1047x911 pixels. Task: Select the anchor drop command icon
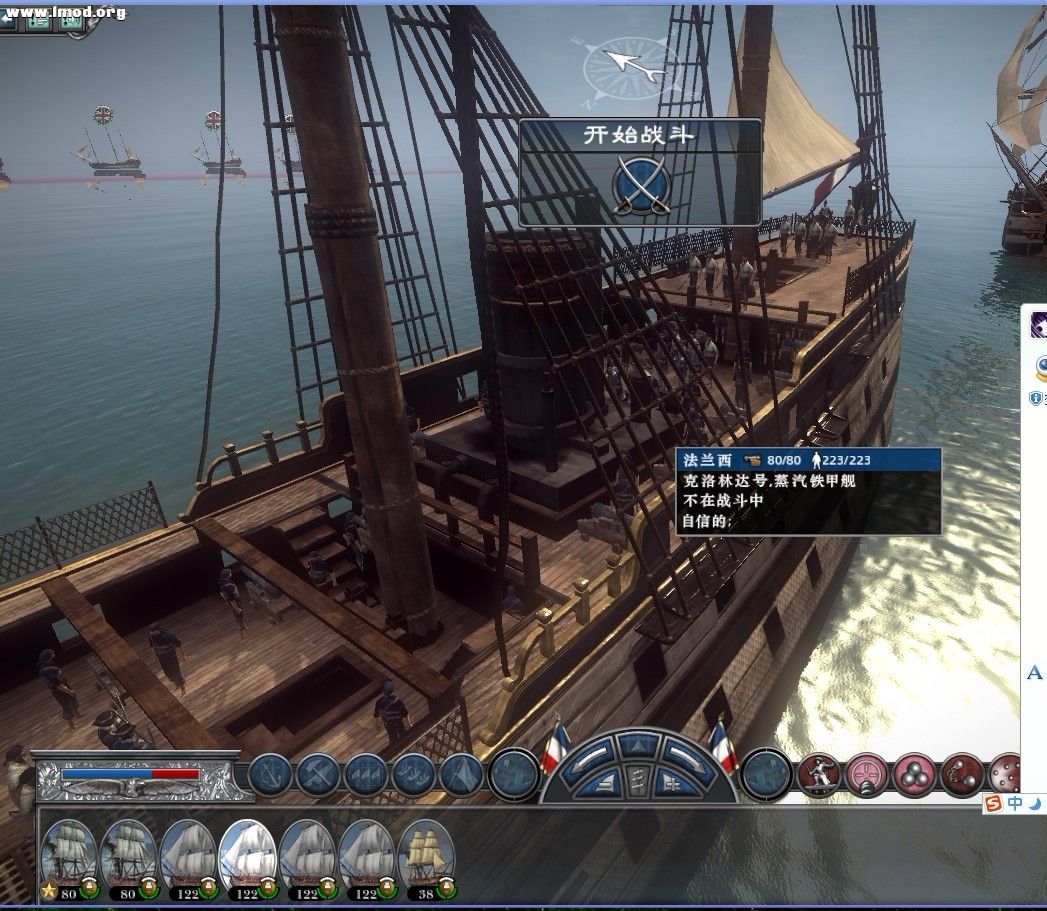pos(269,775)
